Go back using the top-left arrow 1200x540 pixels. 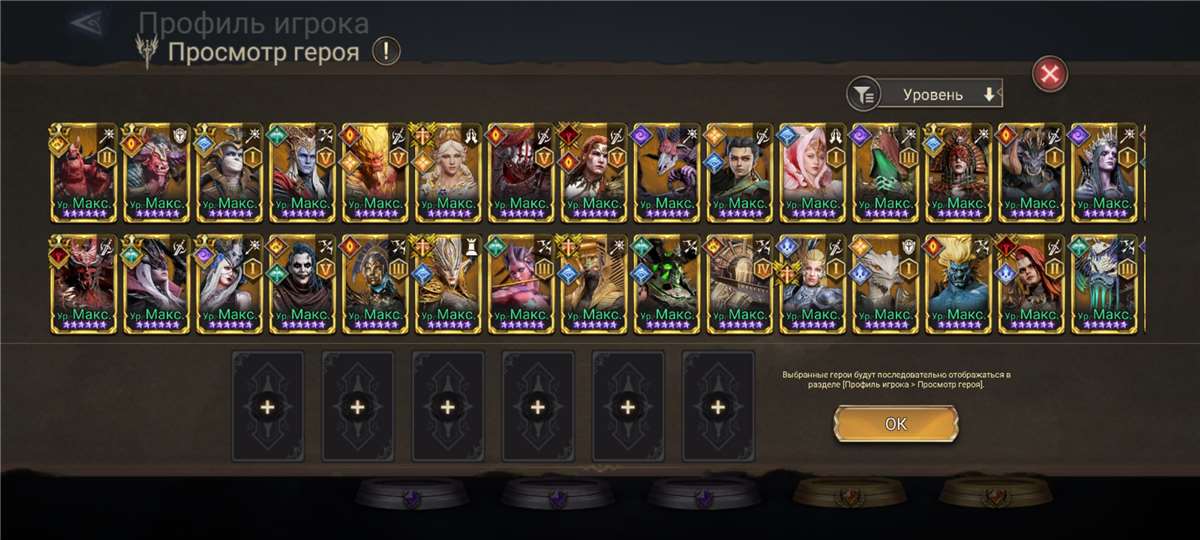[x=88, y=22]
